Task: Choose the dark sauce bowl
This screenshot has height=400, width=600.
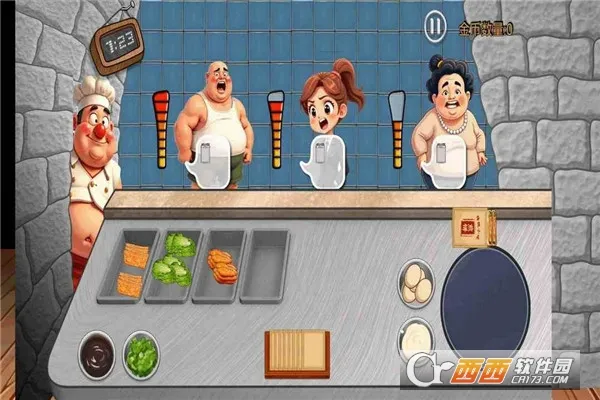Action: coord(97,353)
